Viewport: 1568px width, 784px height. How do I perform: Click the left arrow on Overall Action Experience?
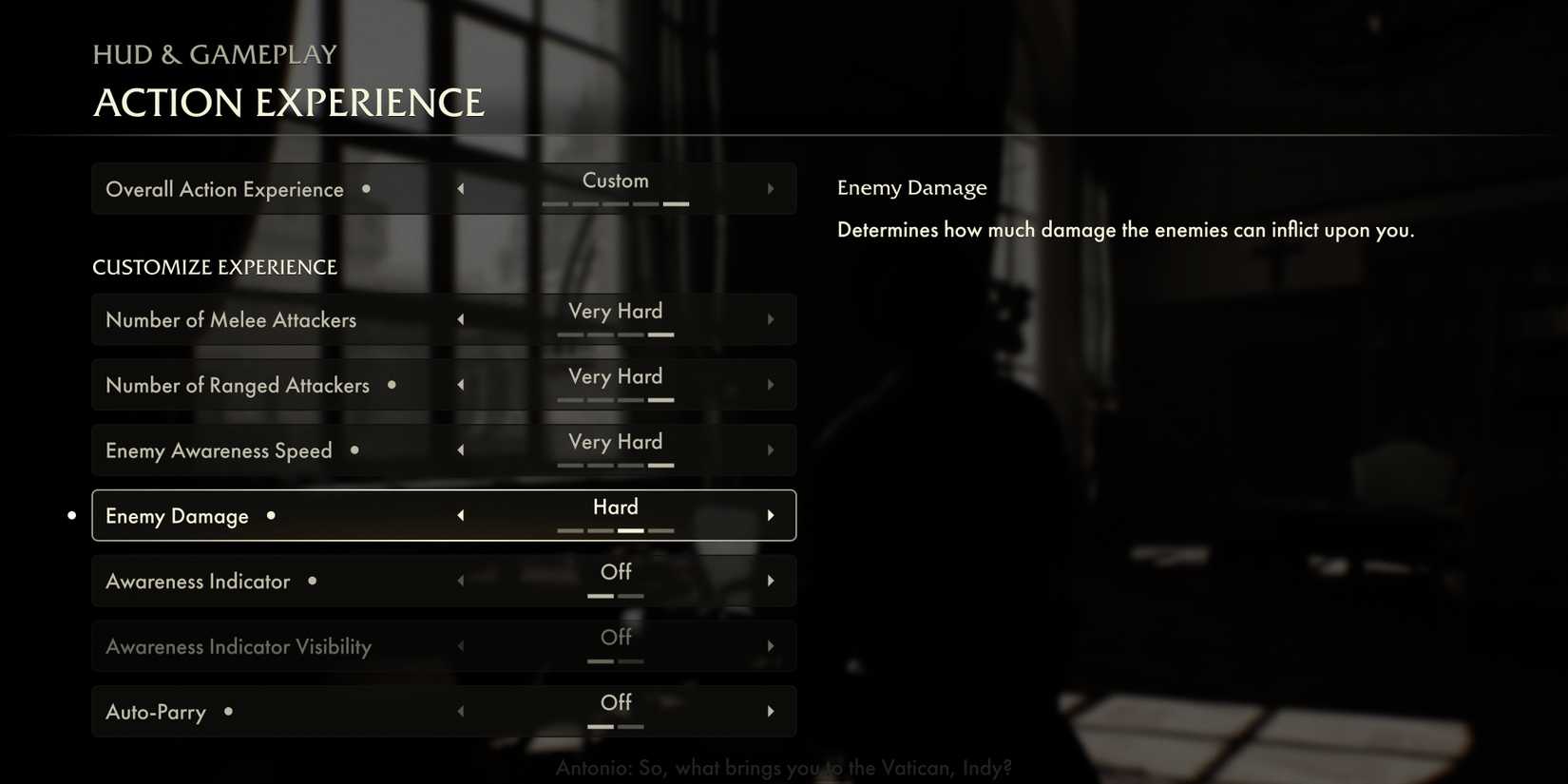(x=460, y=188)
